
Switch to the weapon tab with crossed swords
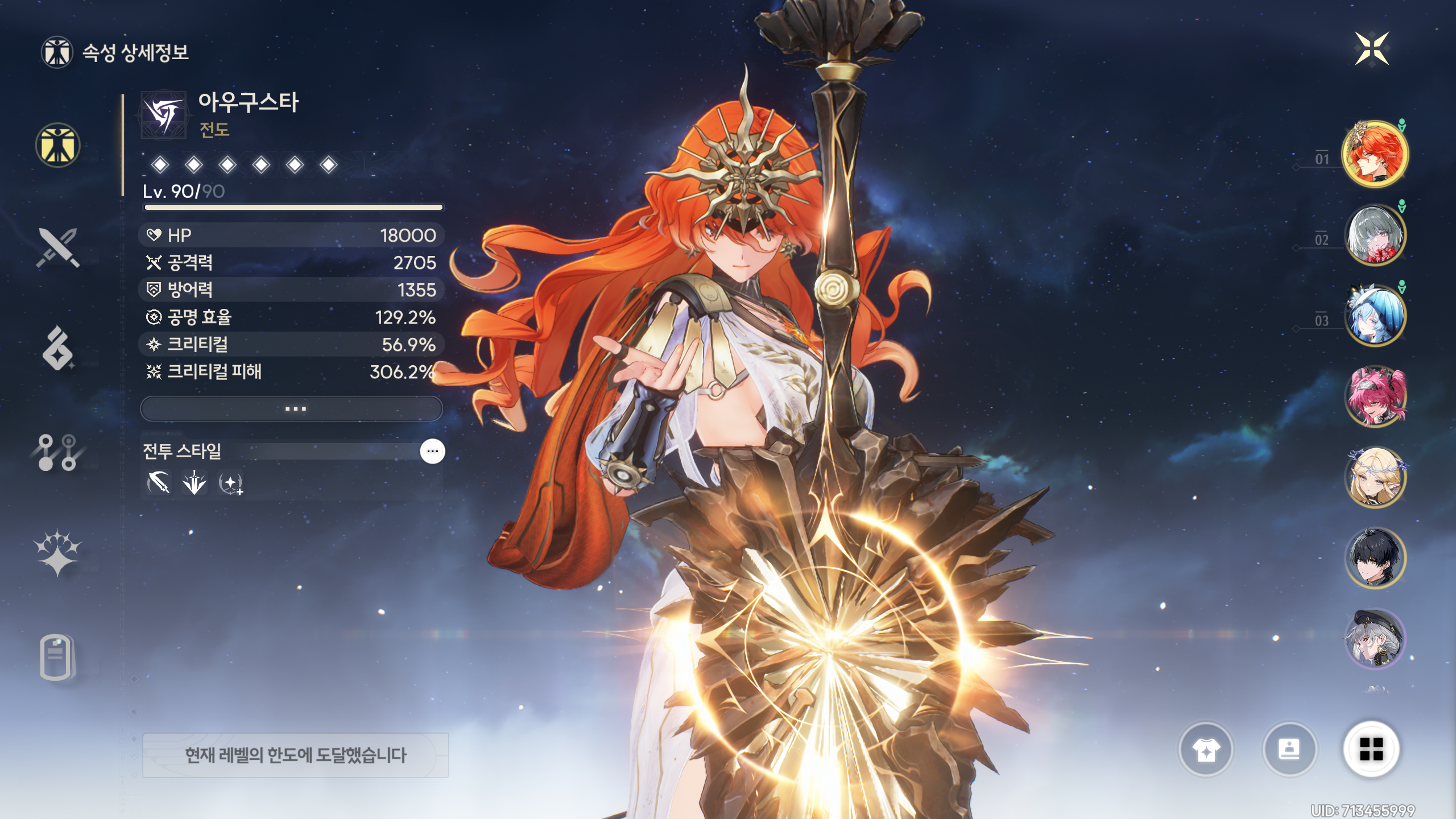click(x=57, y=247)
